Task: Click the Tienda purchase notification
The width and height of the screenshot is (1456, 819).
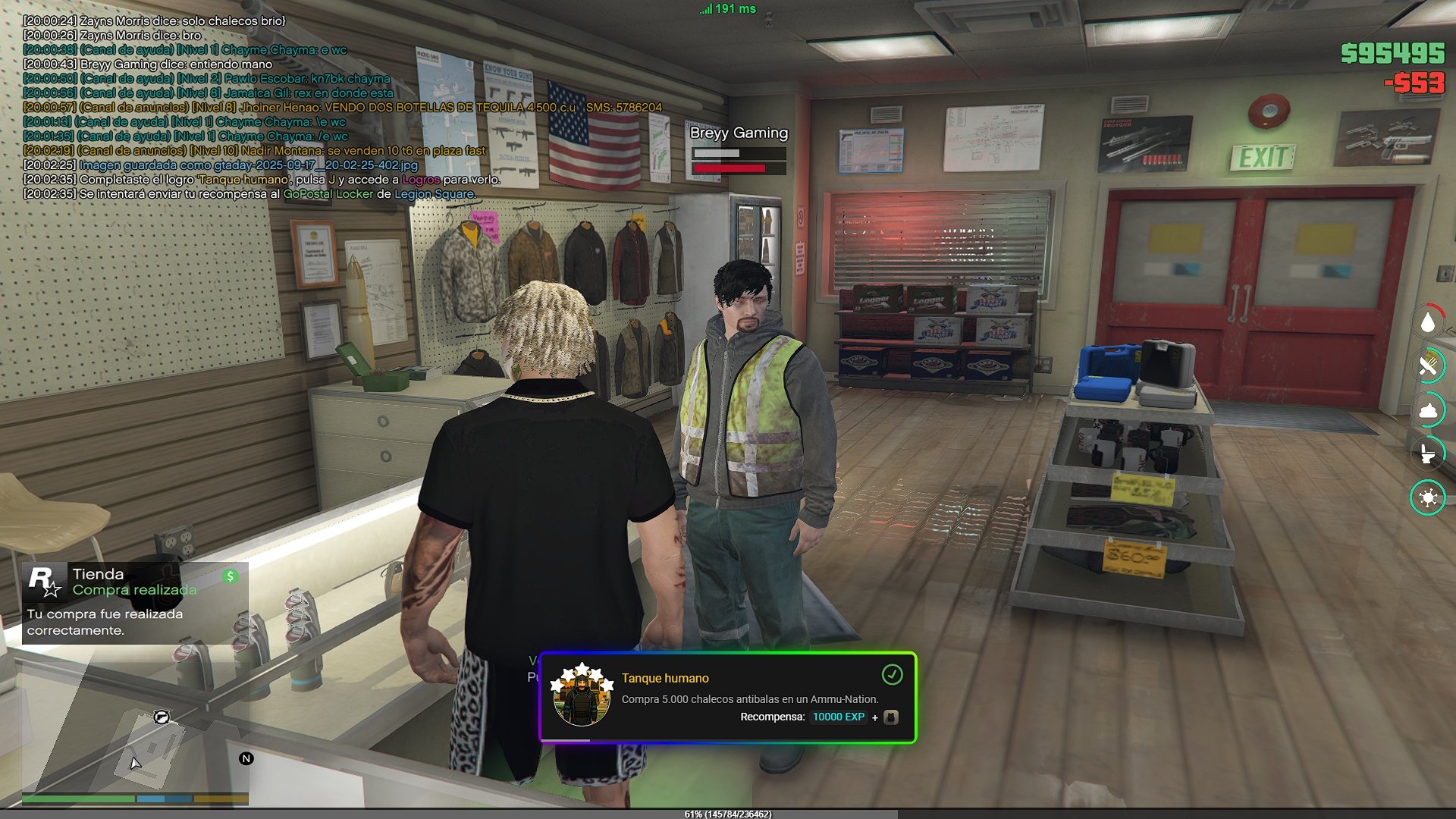Action: [x=135, y=603]
